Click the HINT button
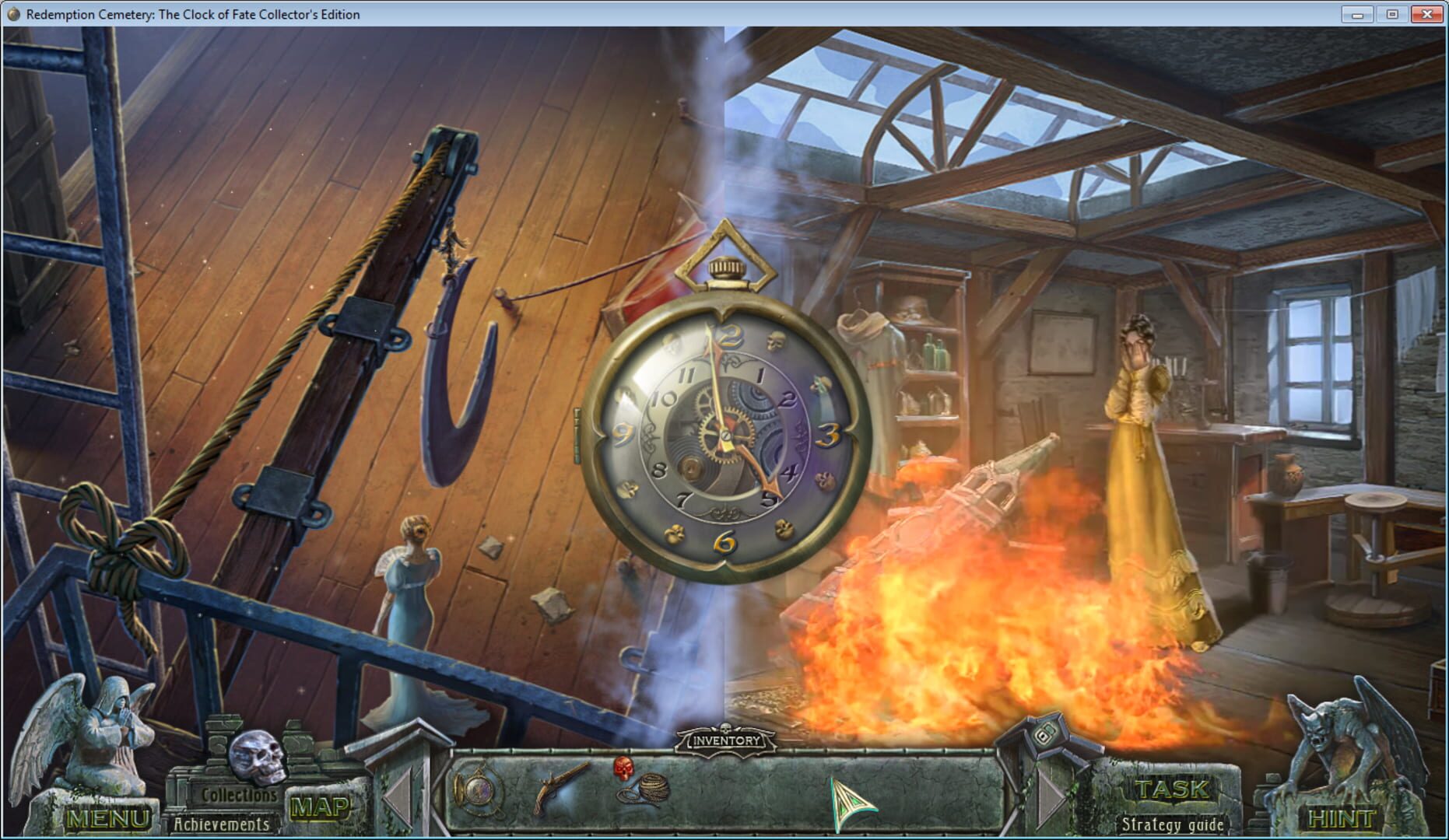The width and height of the screenshot is (1449, 840). pyautogui.click(x=1341, y=817)
